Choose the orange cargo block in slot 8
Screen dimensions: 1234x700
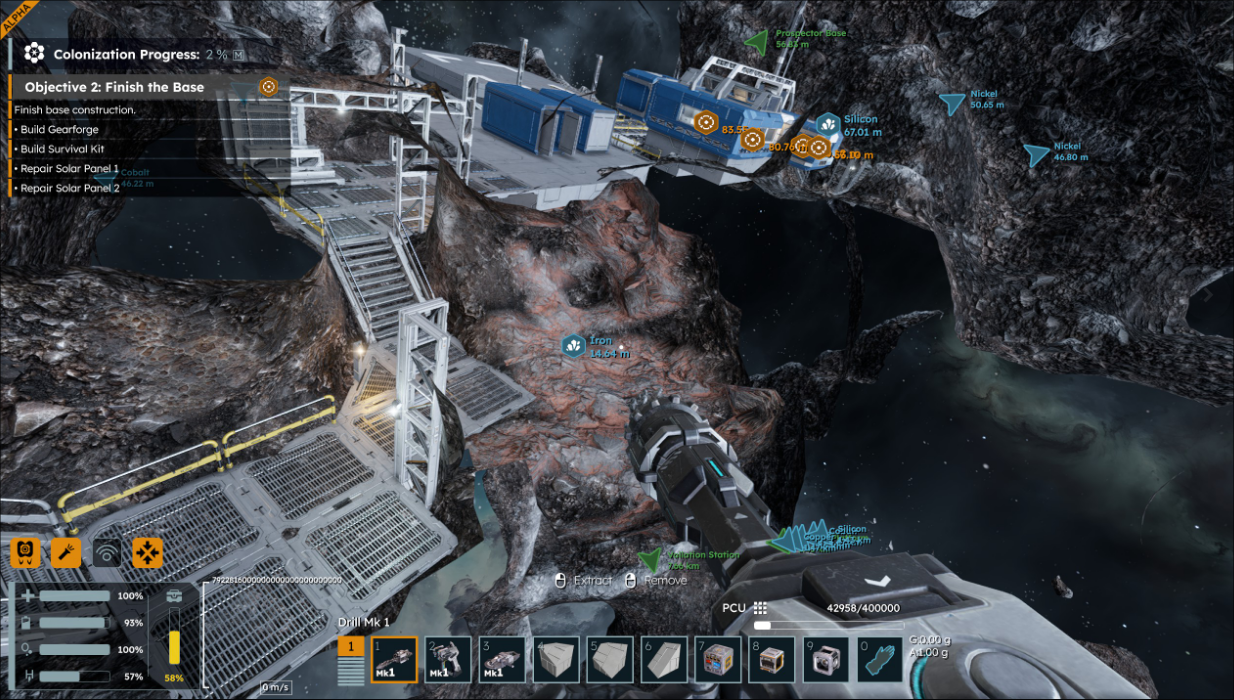(772, 660)
